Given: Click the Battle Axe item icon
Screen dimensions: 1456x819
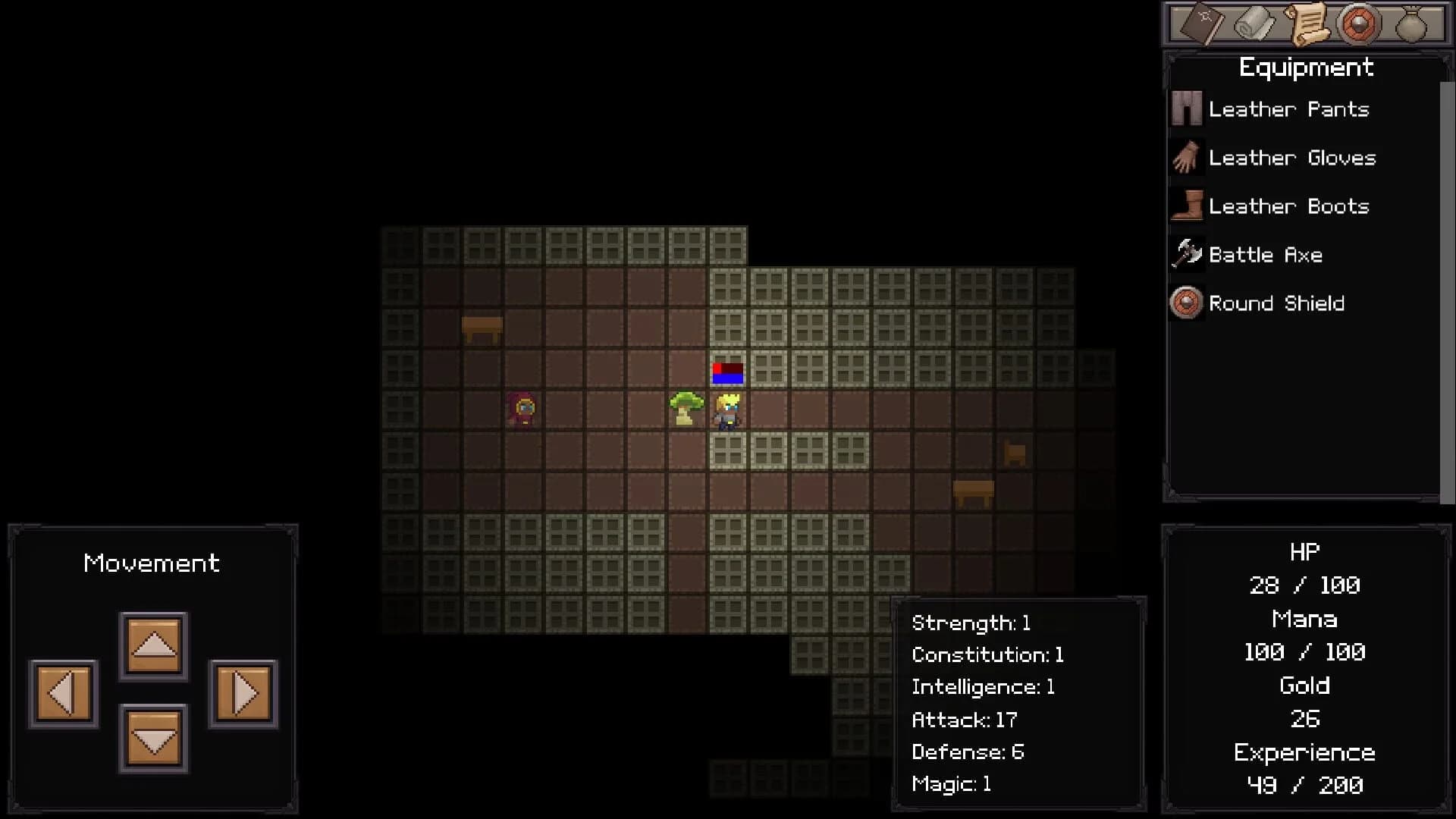Looking at the screenshot, I should (1186, 254).
